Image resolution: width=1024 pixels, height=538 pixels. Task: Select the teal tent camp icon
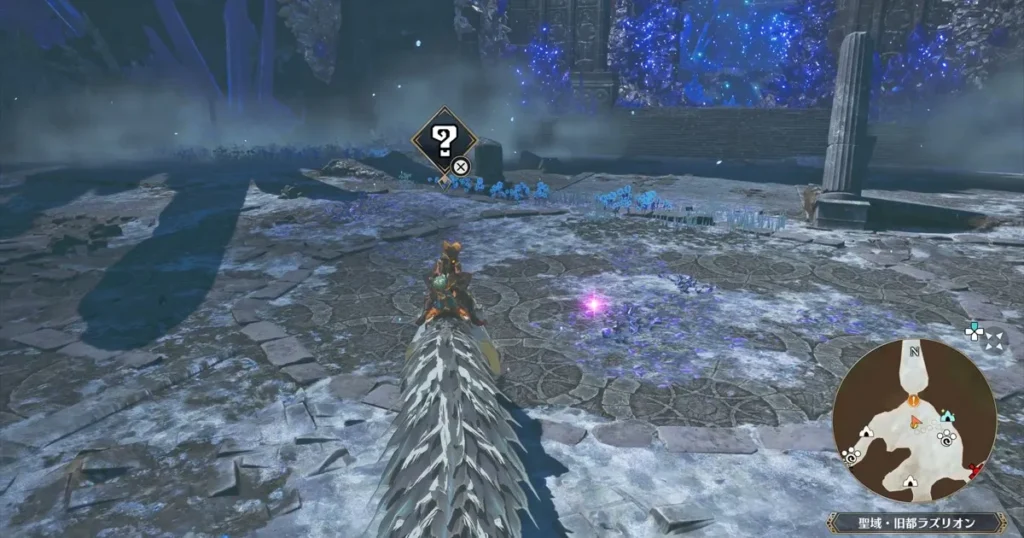(x=948, y=415)
